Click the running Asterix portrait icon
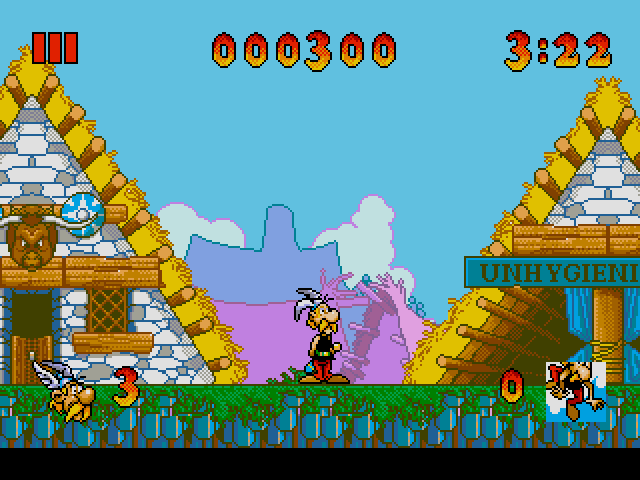The width and height of the screenshot is (640, 480). click(x=575, y=389)
